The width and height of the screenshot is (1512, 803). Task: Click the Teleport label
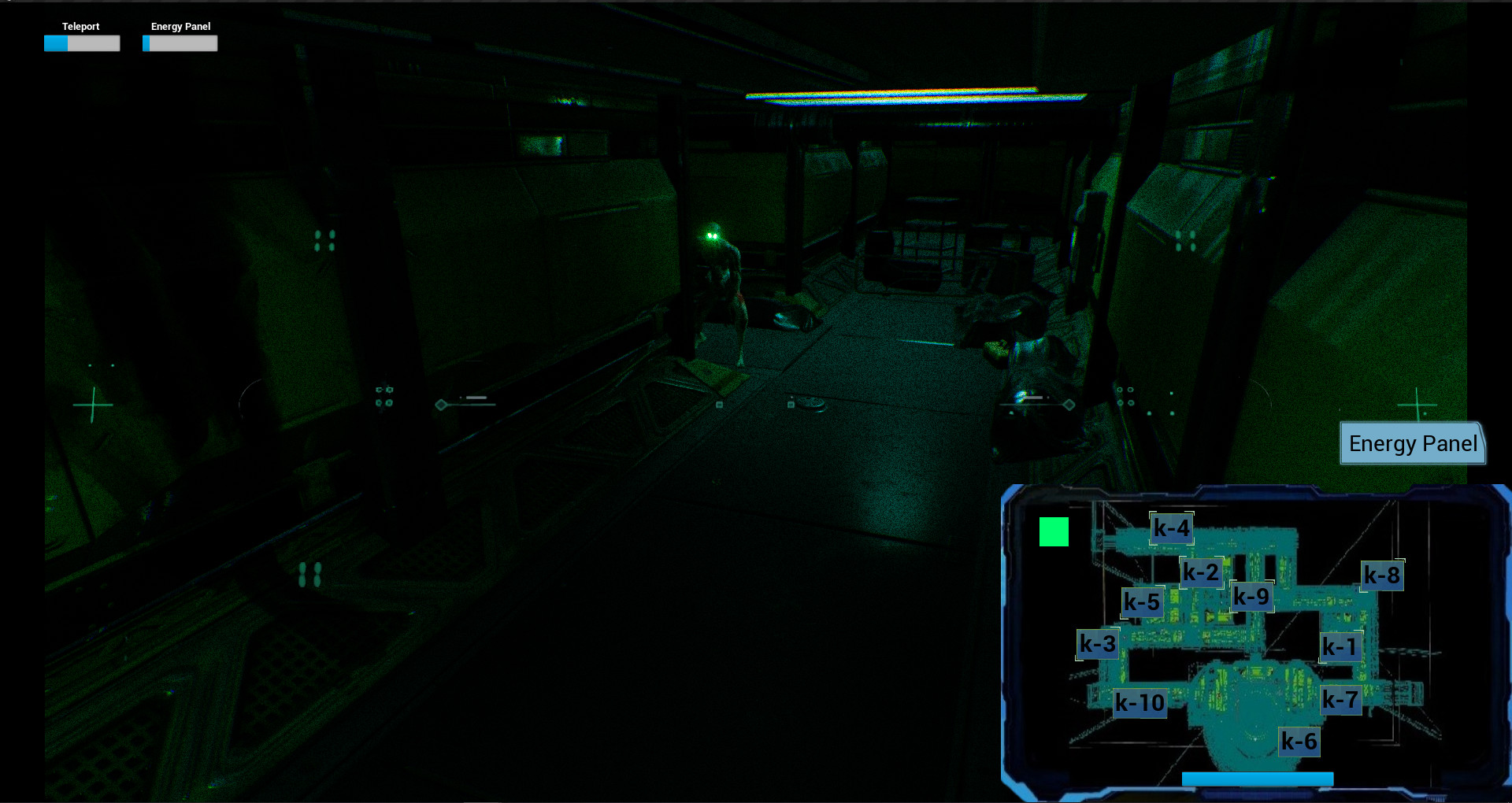pyautogui.click(x=82, y=26)
